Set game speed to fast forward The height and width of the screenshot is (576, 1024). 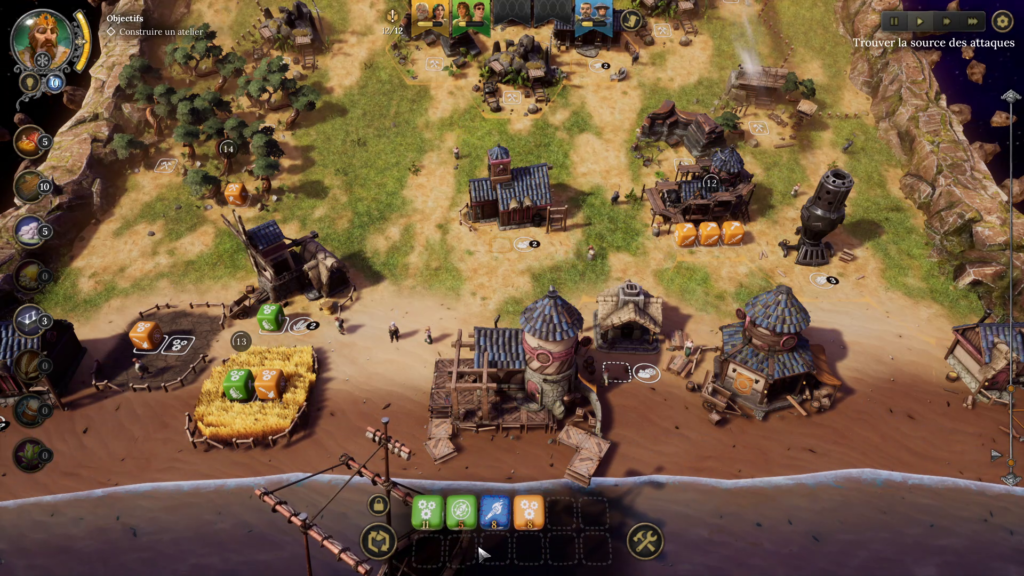946,21
